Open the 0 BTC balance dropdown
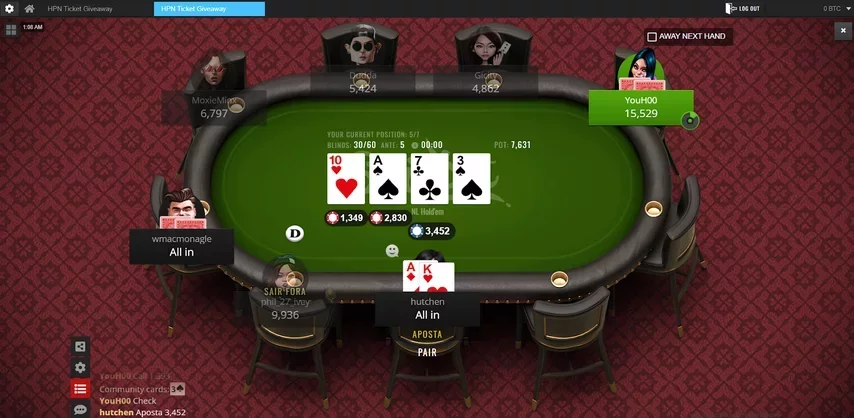This screenshot has width=854, height=418. (835, 9)
